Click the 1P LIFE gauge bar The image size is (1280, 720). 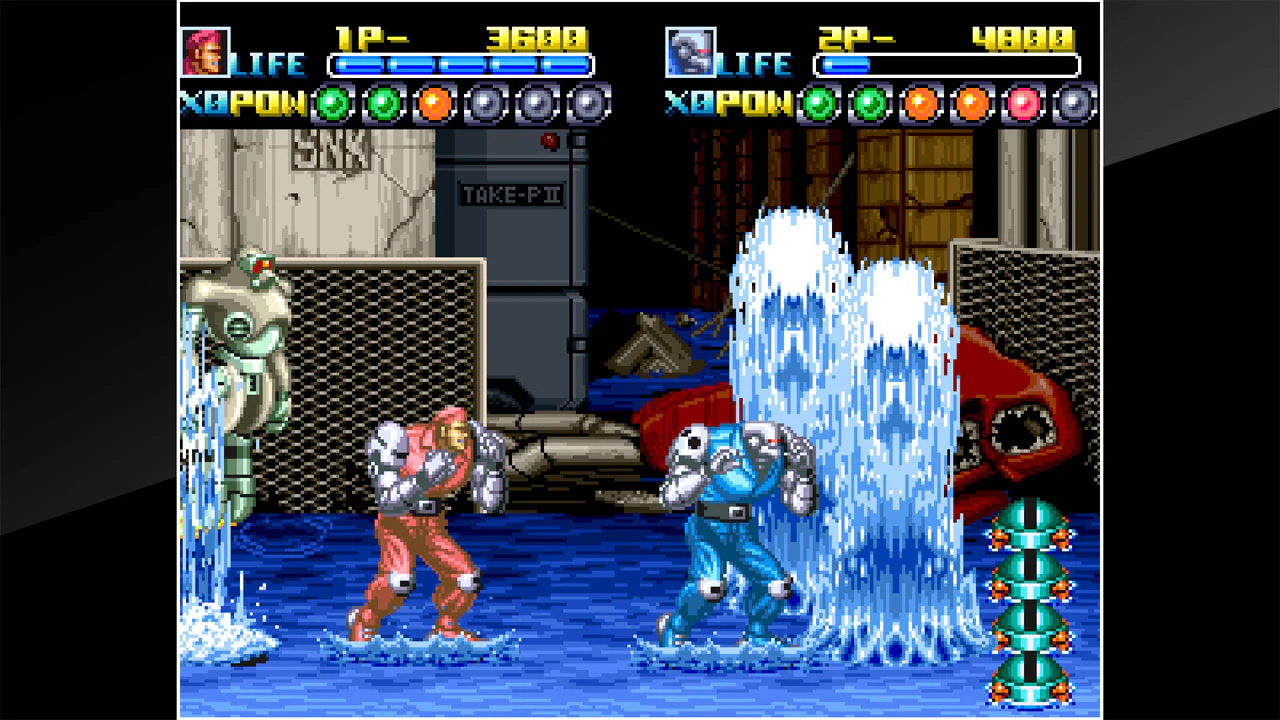461,64
